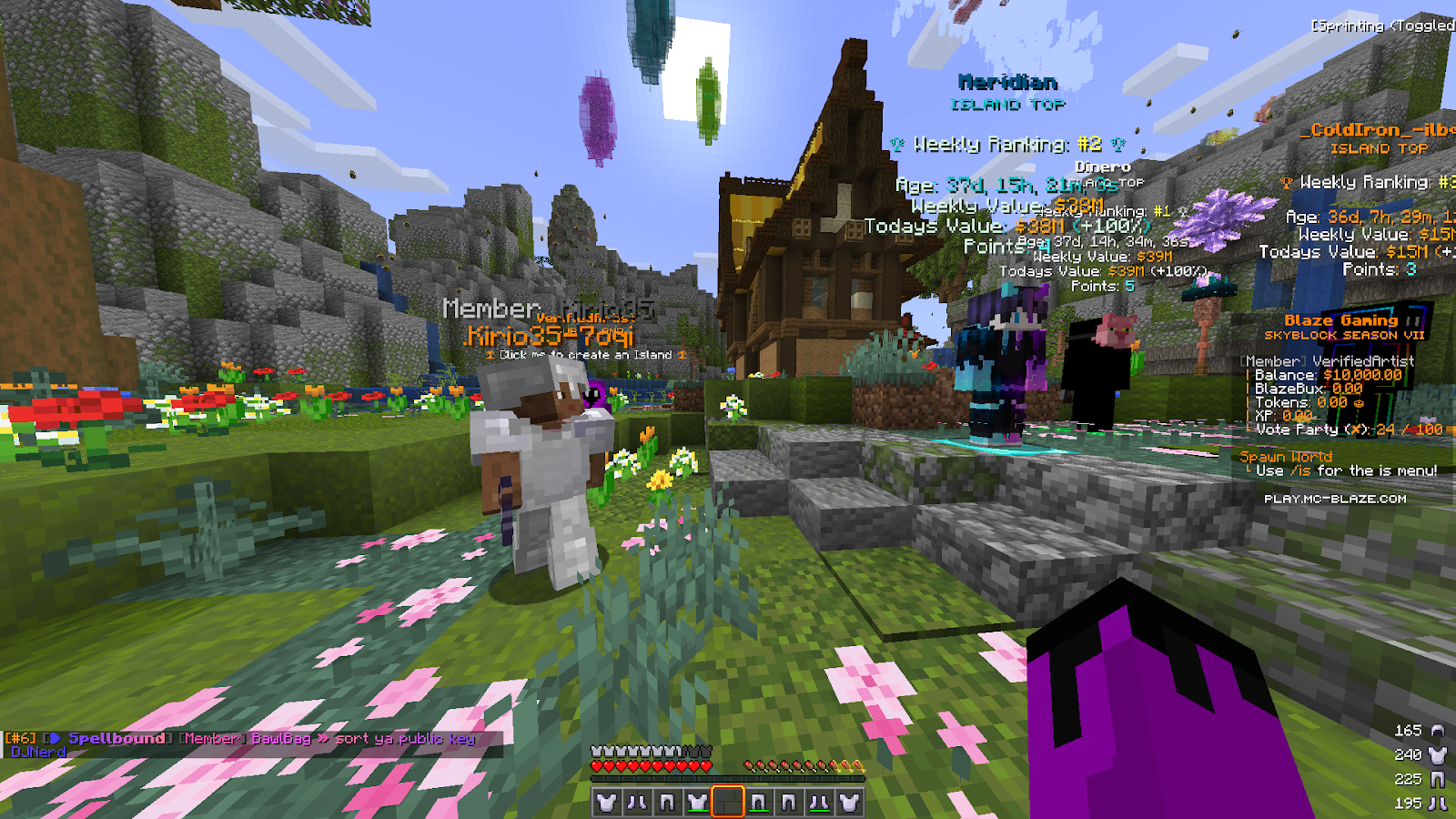Image resolution: width=1456 pixels, height=819 pixels.
Task: Click a drumstick in the hunger bar
Action: point(783,766)
